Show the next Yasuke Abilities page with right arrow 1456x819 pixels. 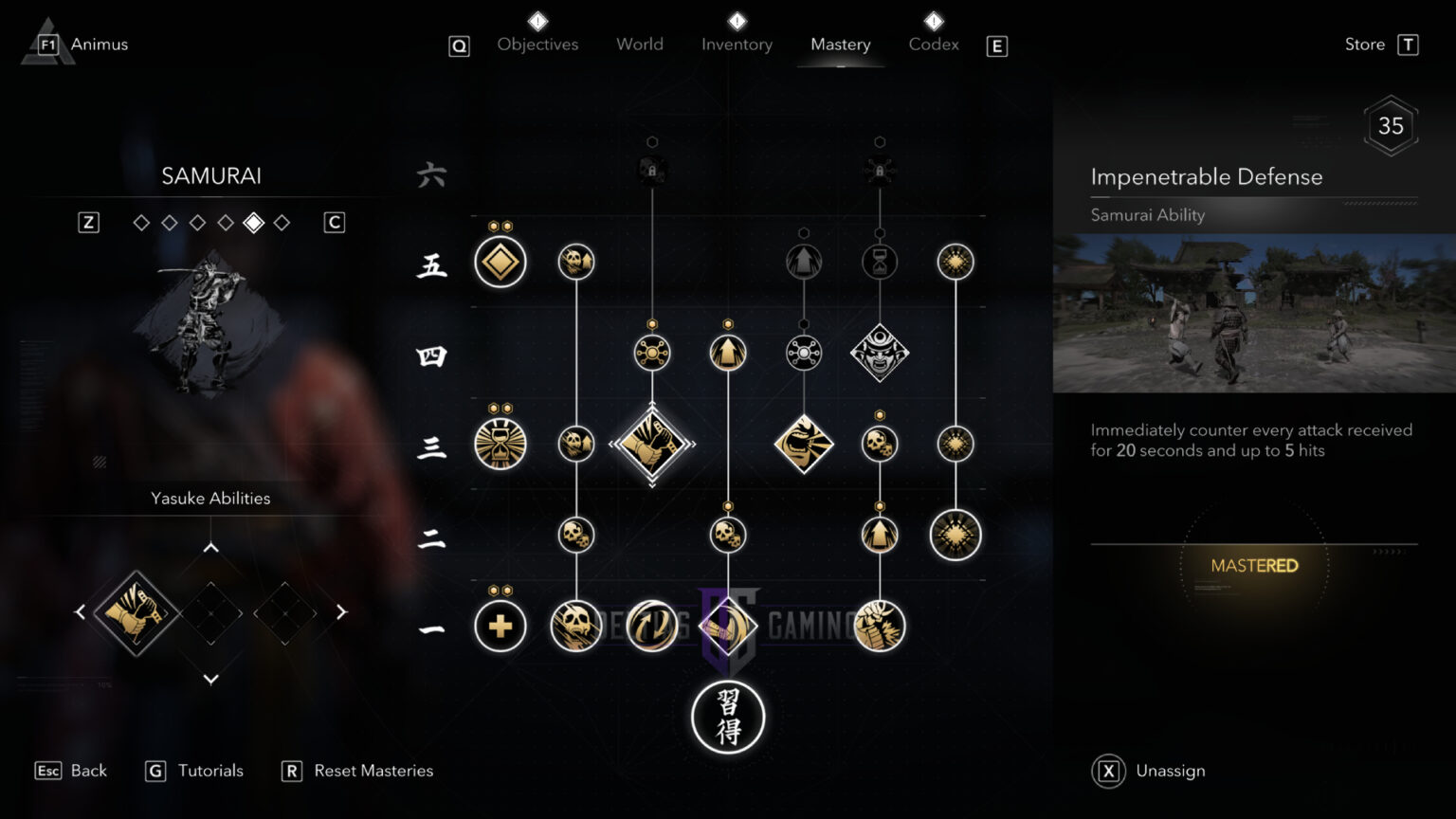pyautogui.click(x=341, y=612)
